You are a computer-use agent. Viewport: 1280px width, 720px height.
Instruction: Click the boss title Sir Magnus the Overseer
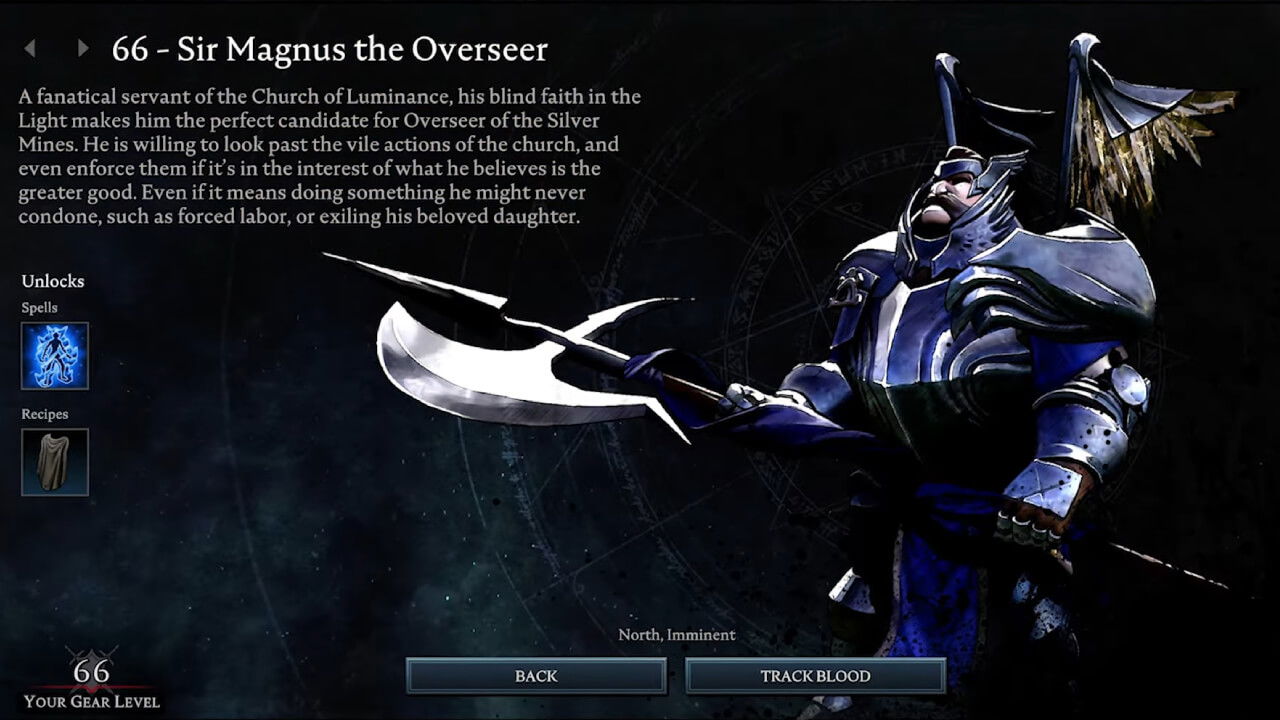pyautogui.click(x=330, y=49)
